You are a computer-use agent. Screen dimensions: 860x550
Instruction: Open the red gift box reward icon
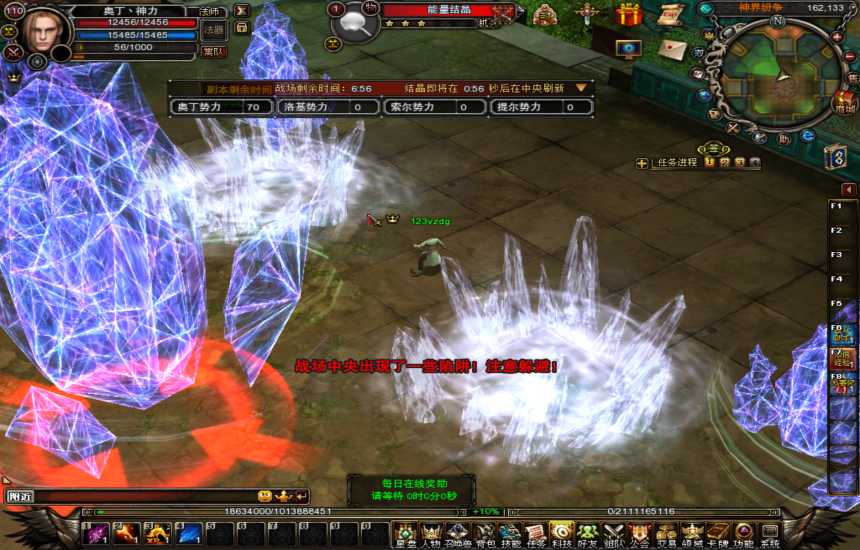click(x=629, y=15)
